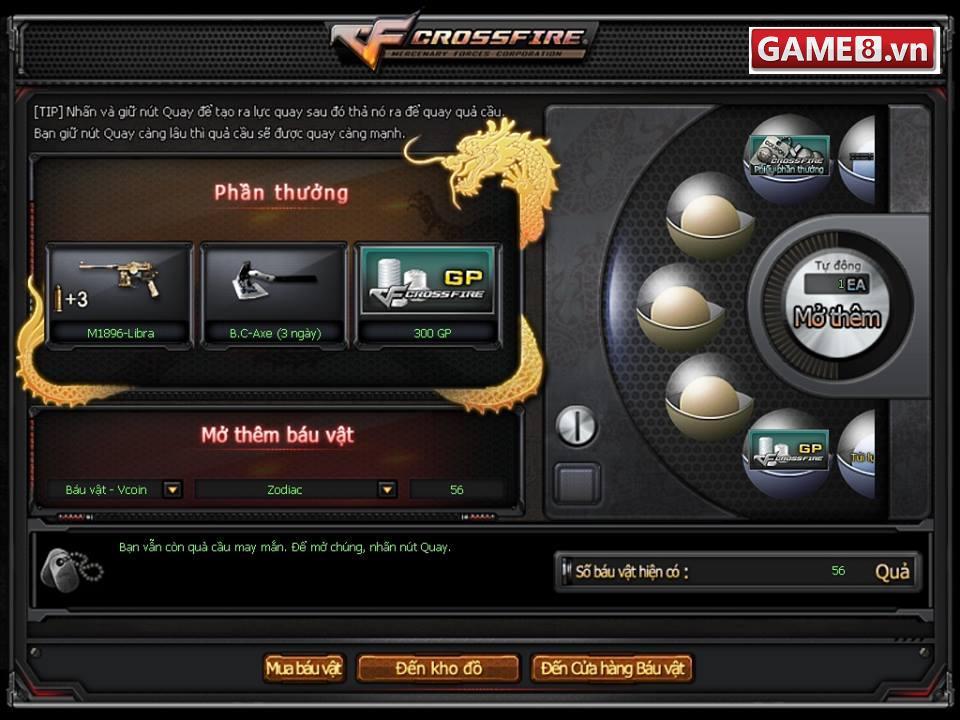Go to Đến Cửa hàng Báu vật

(x=611, y=668)
